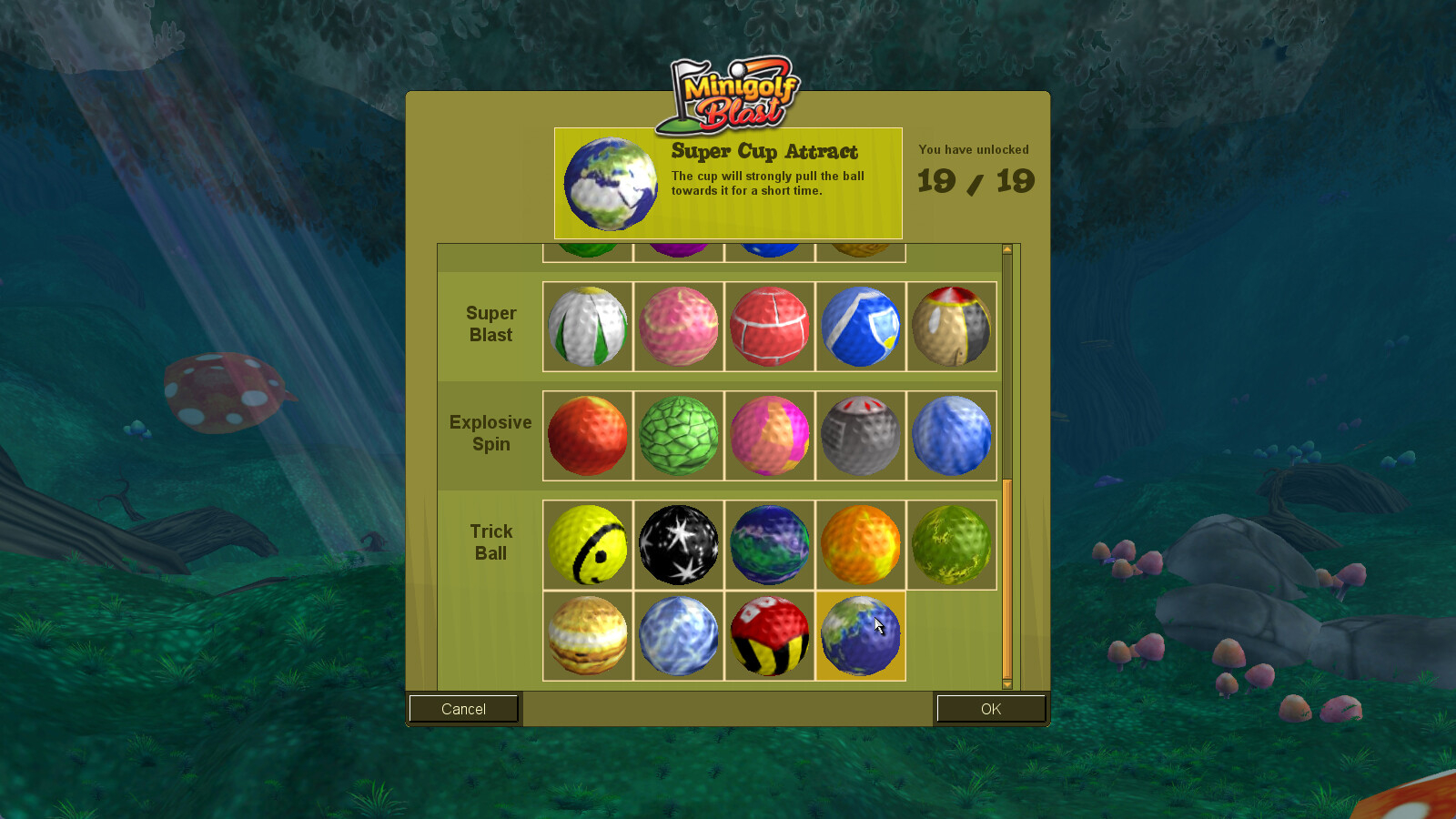Choose the Earth globe ball
Screen dimensions: 1456x819
[x=860, y=635]
